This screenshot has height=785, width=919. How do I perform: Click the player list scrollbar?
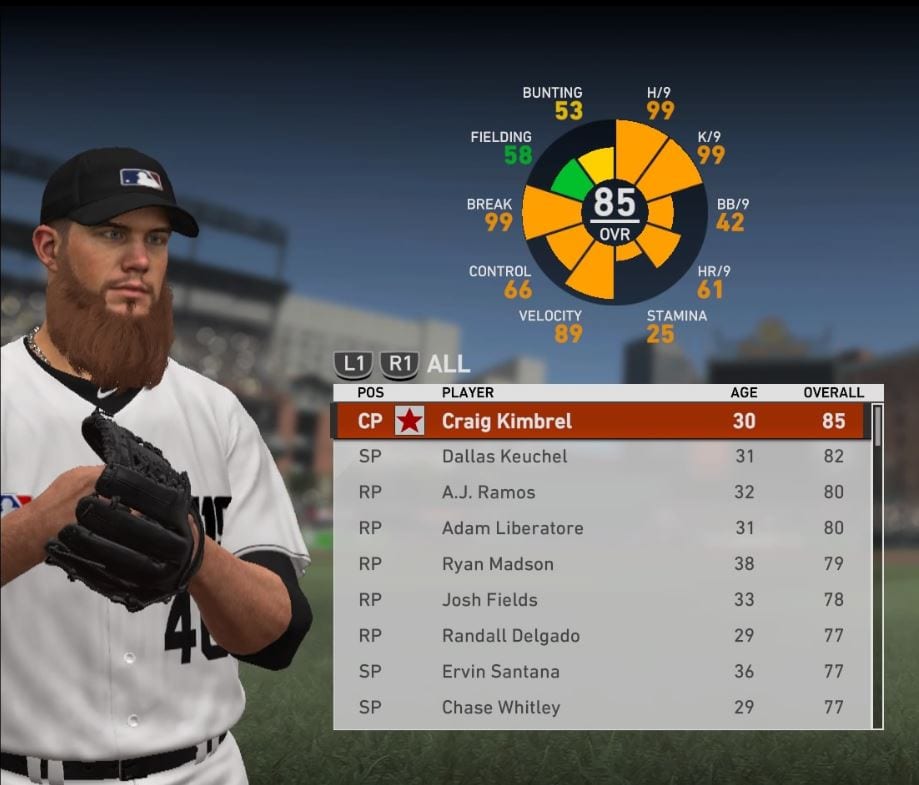point(877,565)
